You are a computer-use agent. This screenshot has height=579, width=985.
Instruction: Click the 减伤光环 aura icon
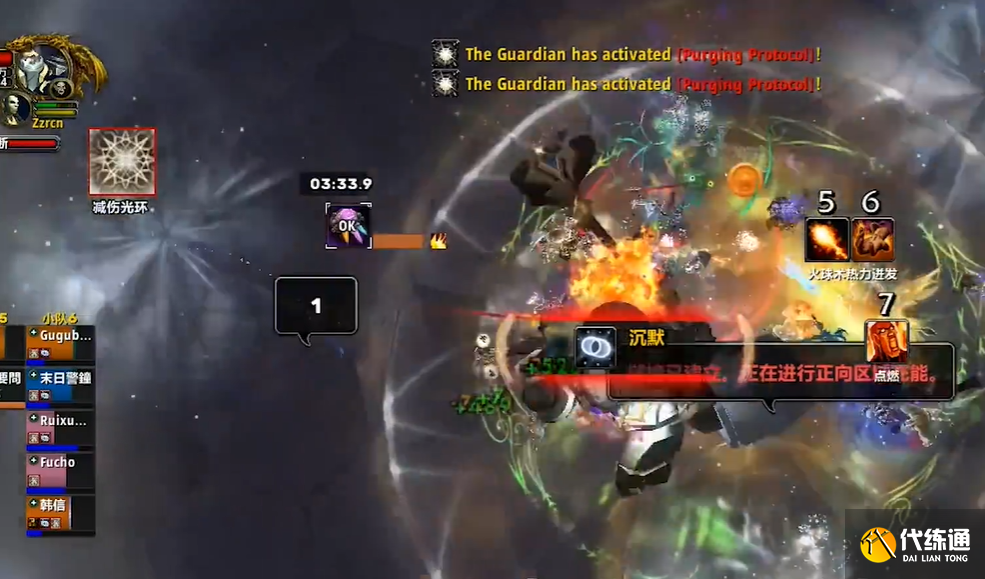[x=122, y=162]
